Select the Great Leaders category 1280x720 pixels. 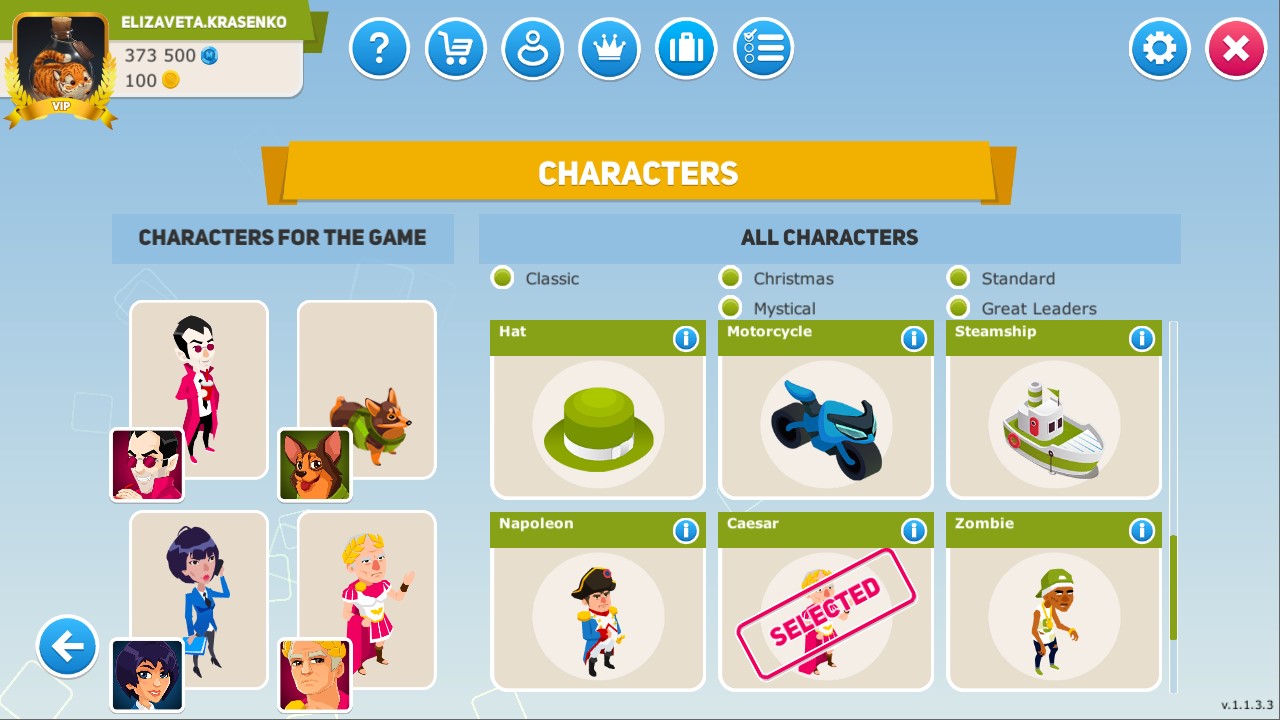tap(959, 308)
